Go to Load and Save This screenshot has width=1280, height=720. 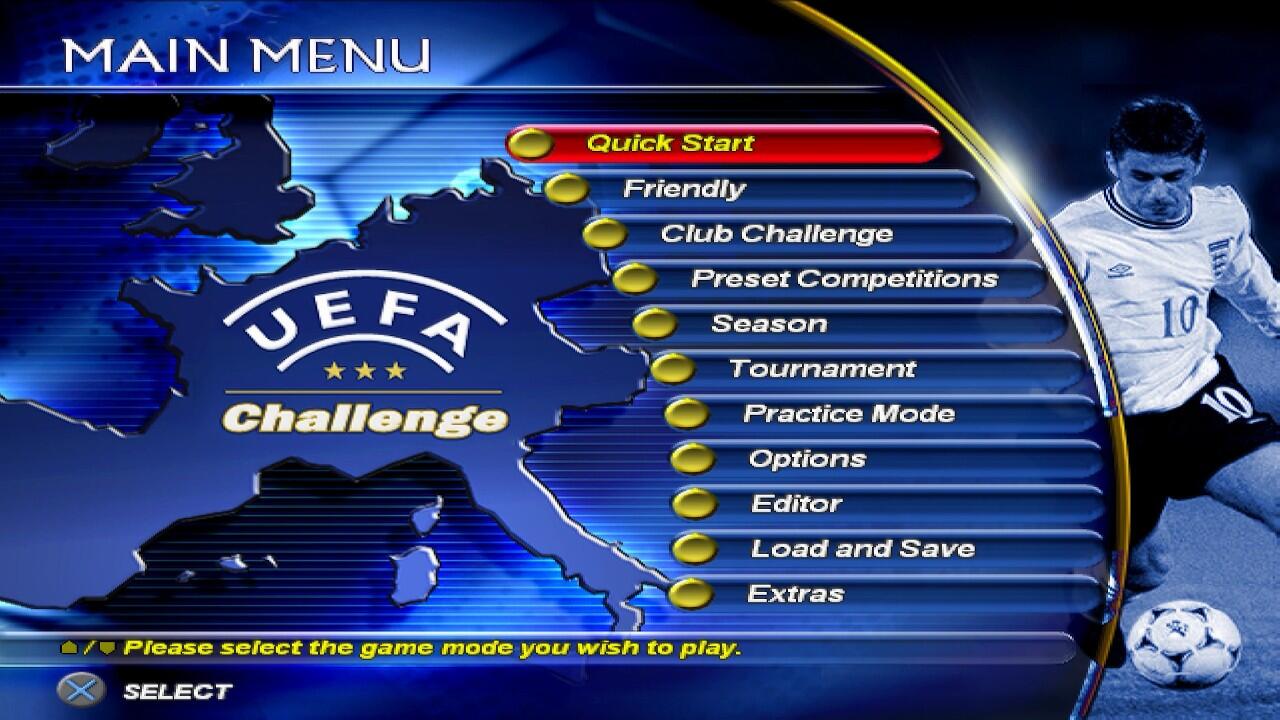(x=862, y=549)
